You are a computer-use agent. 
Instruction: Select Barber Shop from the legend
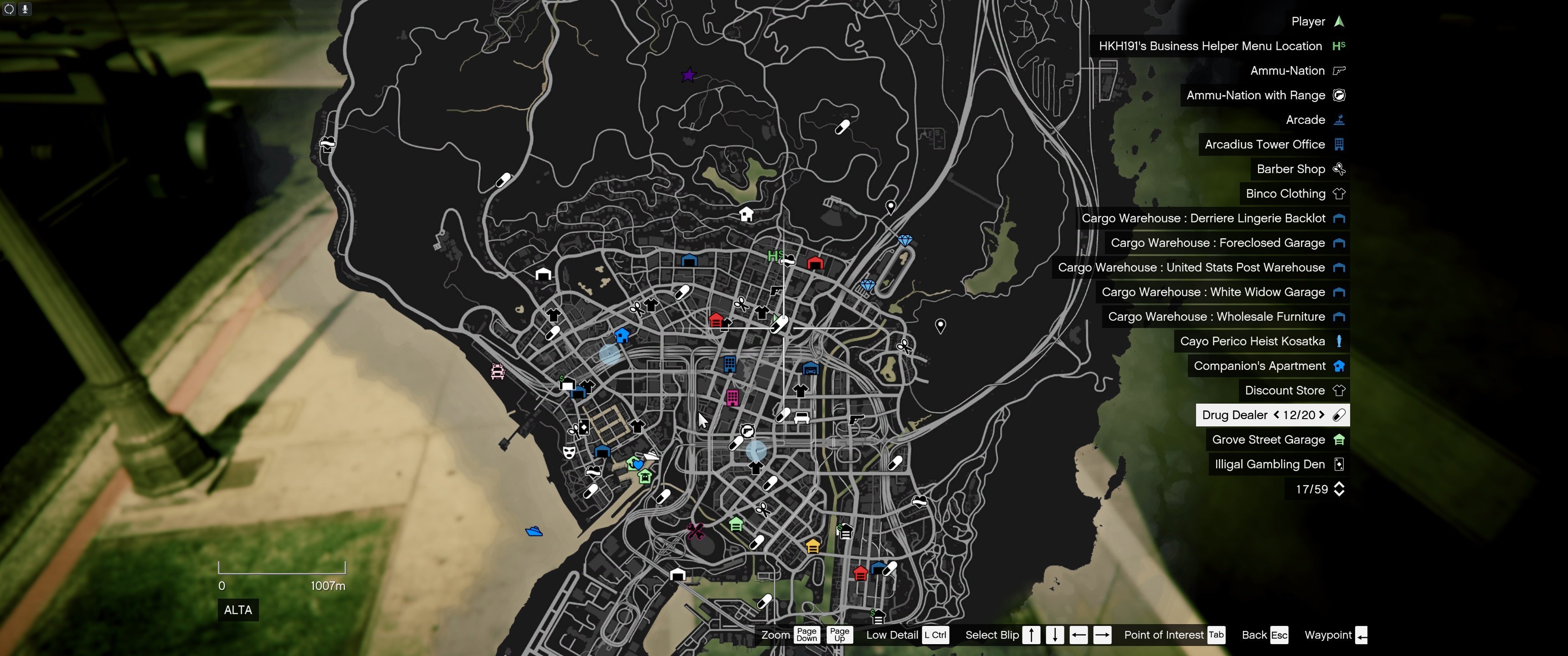click(1290, 169)
